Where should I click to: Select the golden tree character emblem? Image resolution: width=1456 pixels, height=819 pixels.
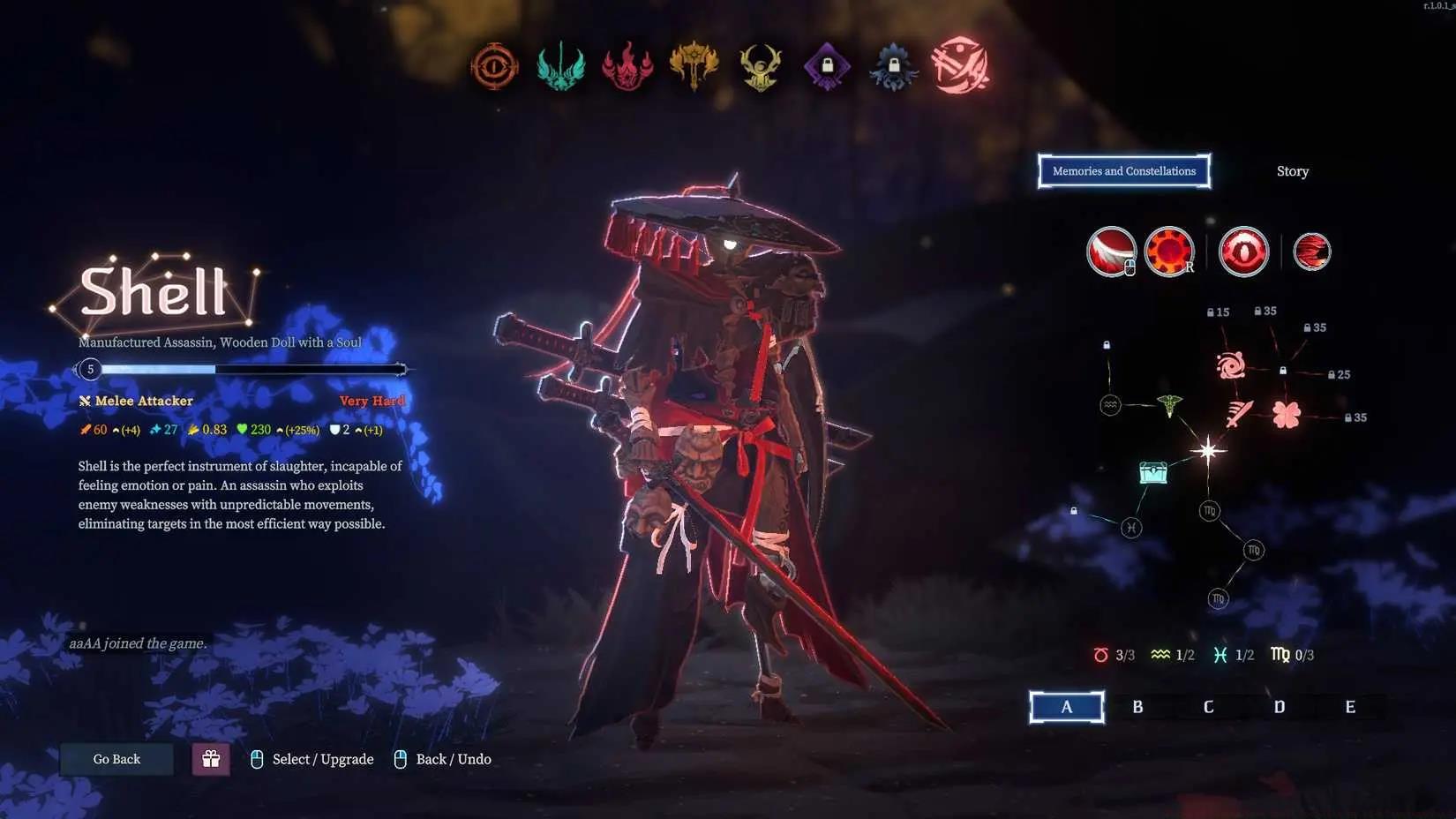(x=694, y=66)
